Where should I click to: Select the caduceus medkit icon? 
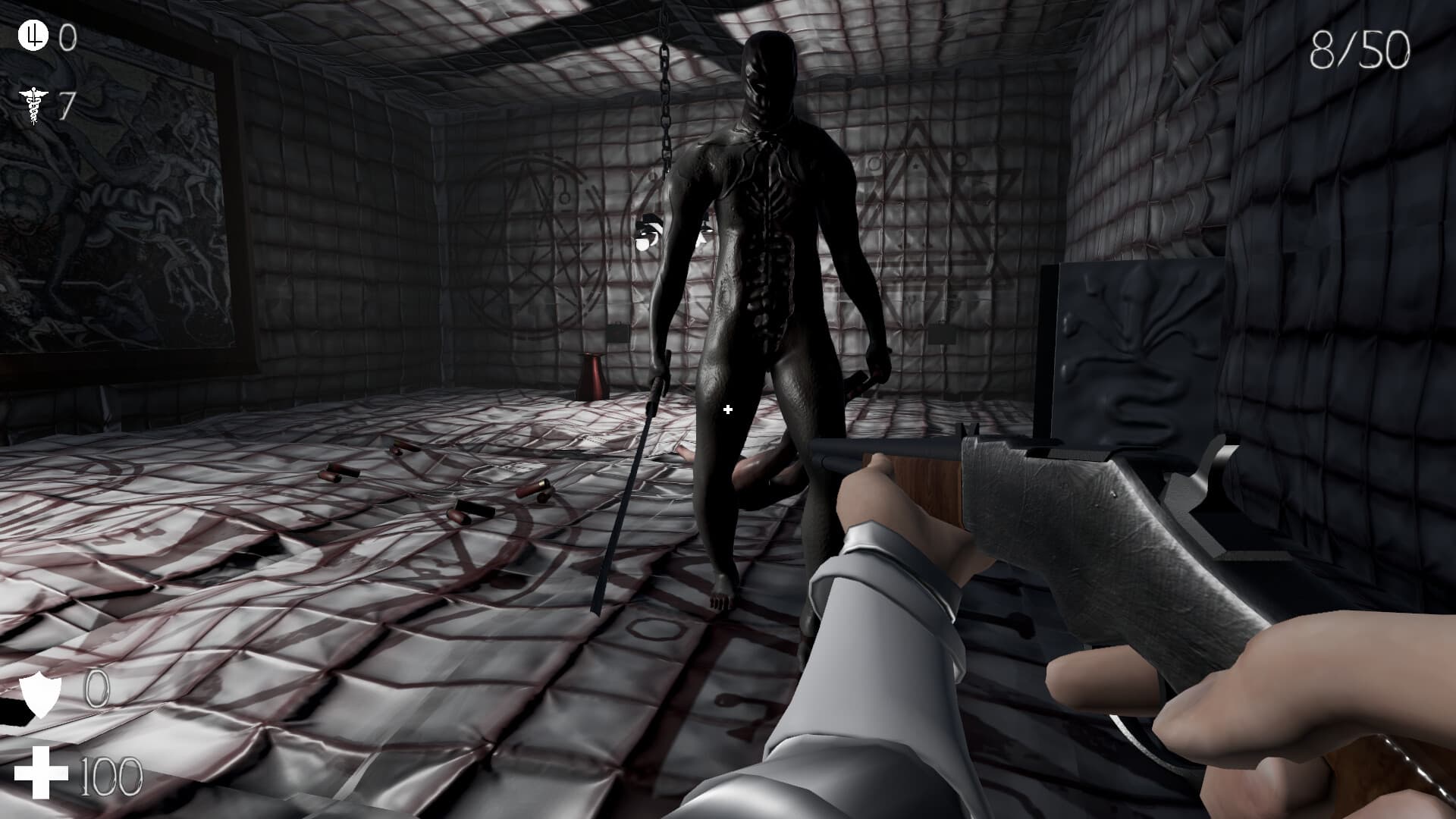(32, 102)
